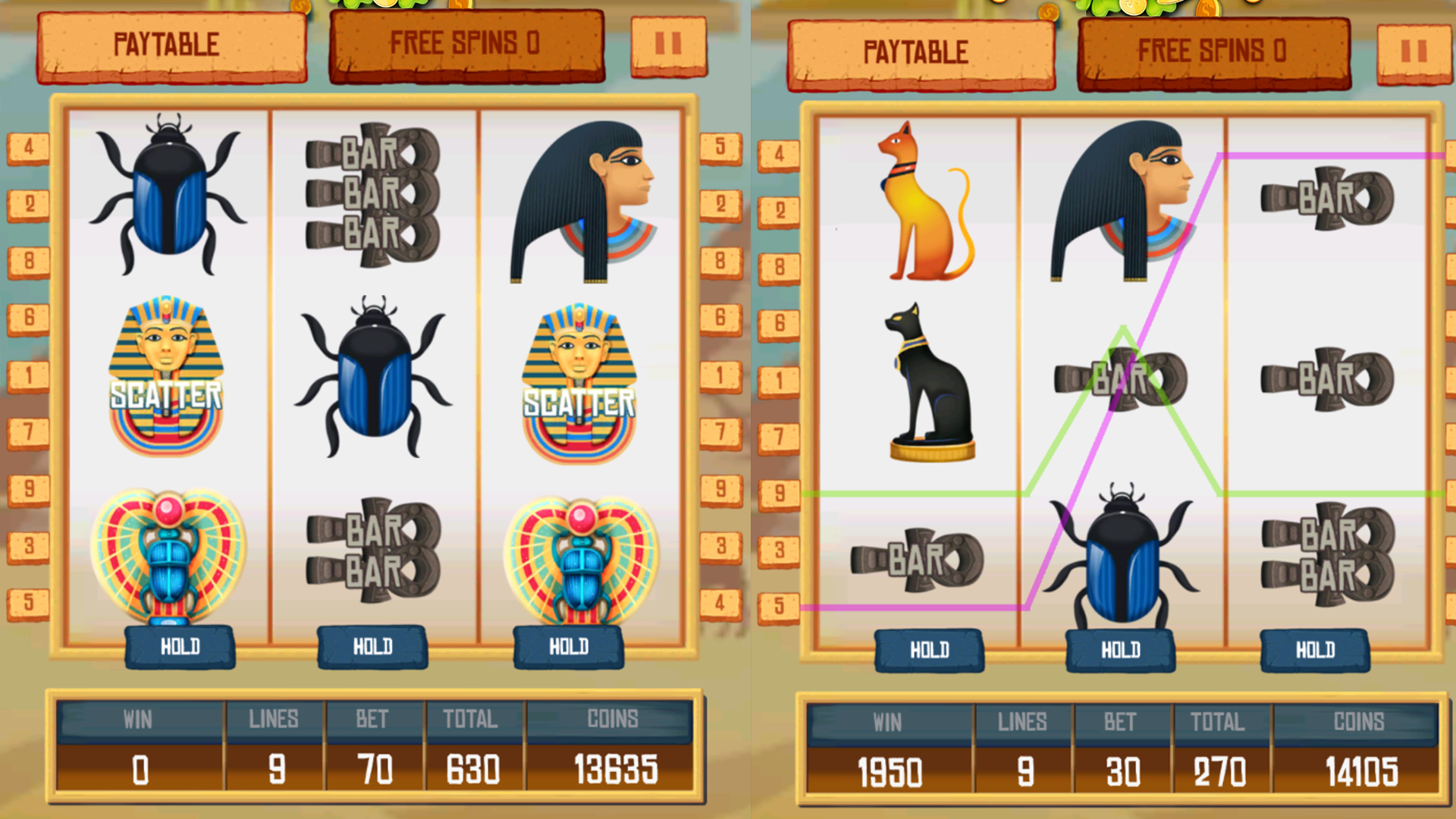Screen dimensions: 1456x819
Task: Hold the third reel on the left machine
Action: (569, 647)
